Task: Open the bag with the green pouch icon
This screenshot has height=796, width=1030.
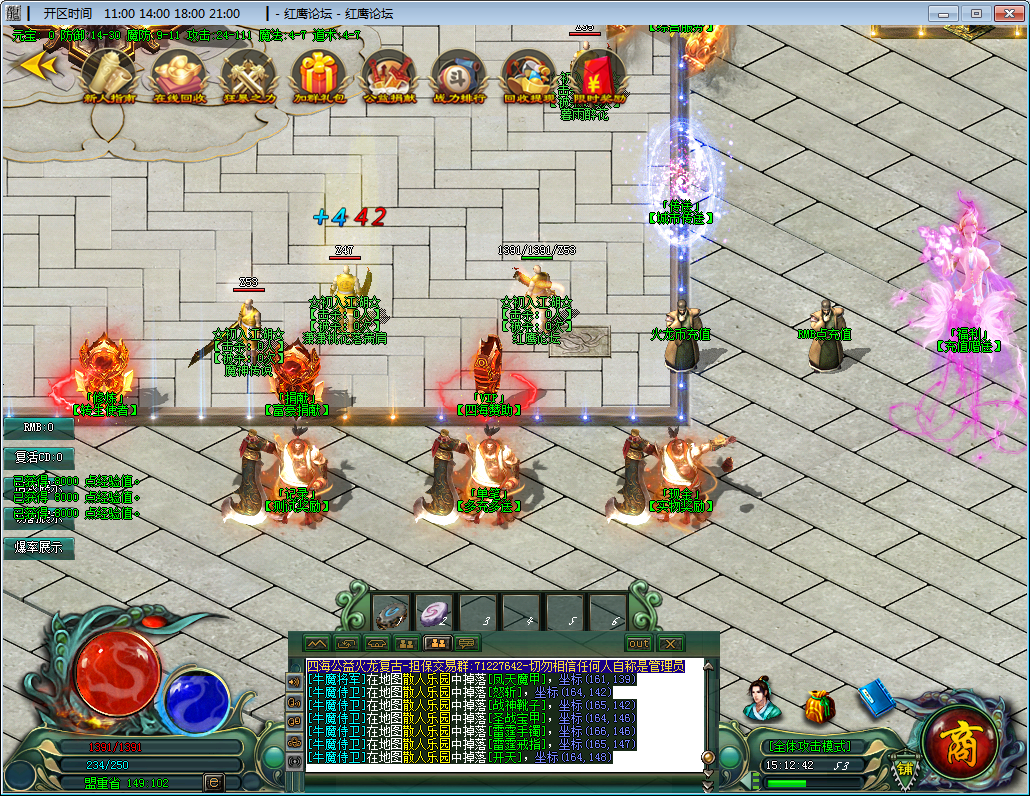Action: coord(820,705)
